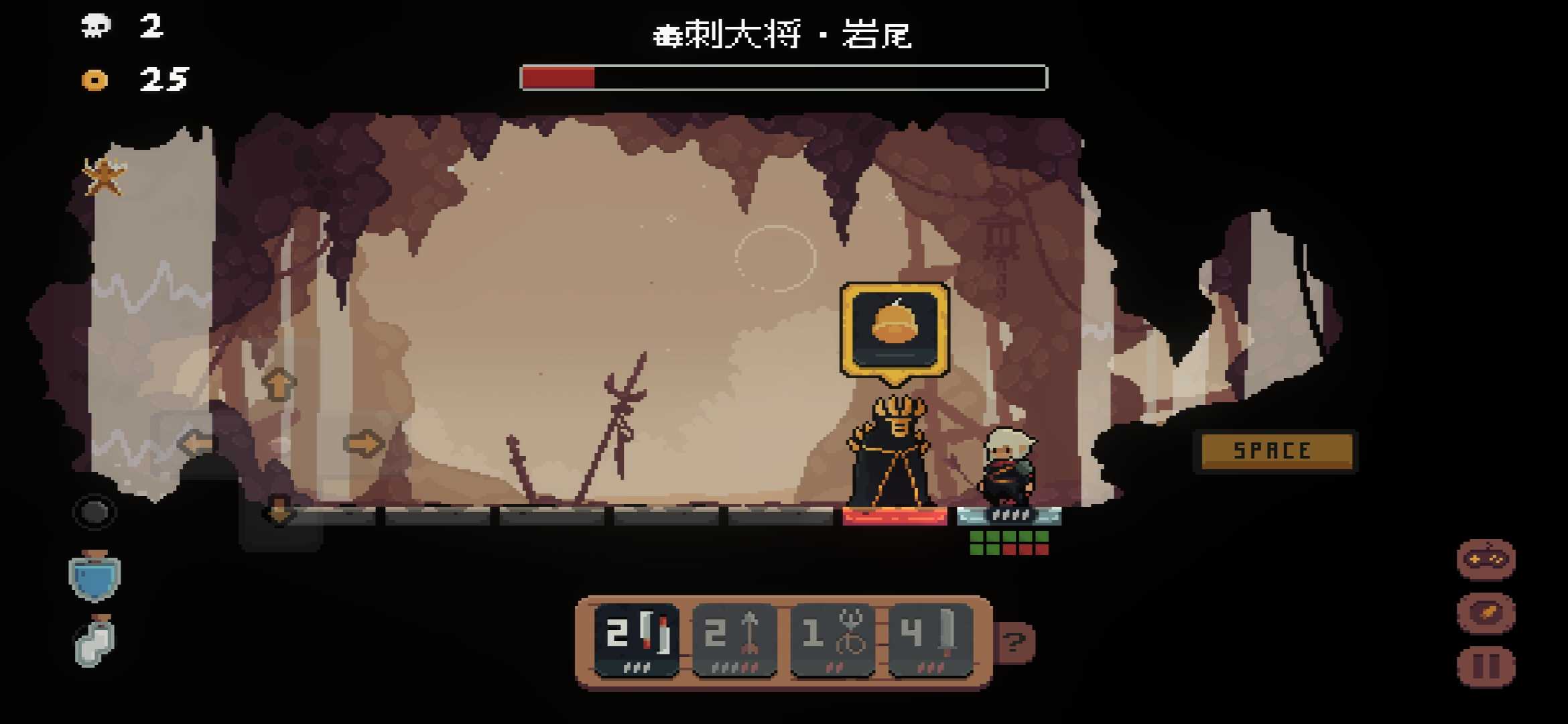Open the gamepad controls button

point(1486,559)
